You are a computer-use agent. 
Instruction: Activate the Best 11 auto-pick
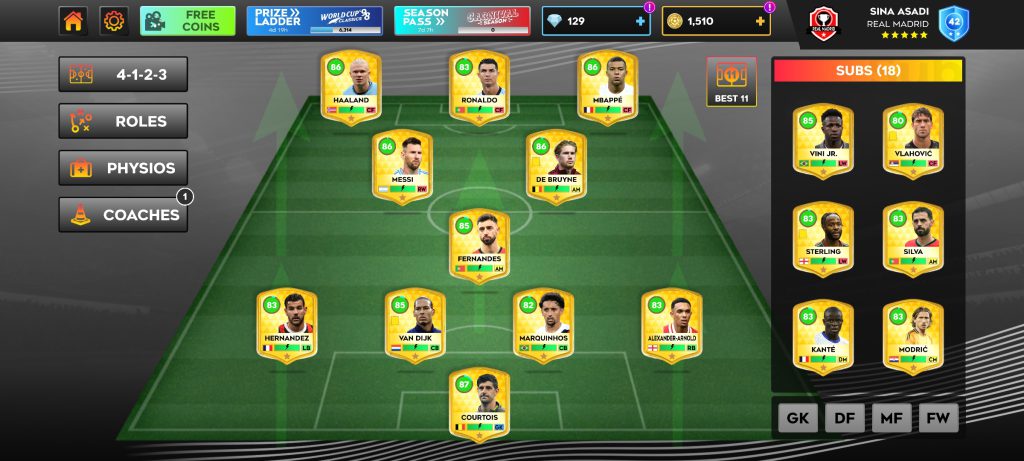click(x=731, y=82)
